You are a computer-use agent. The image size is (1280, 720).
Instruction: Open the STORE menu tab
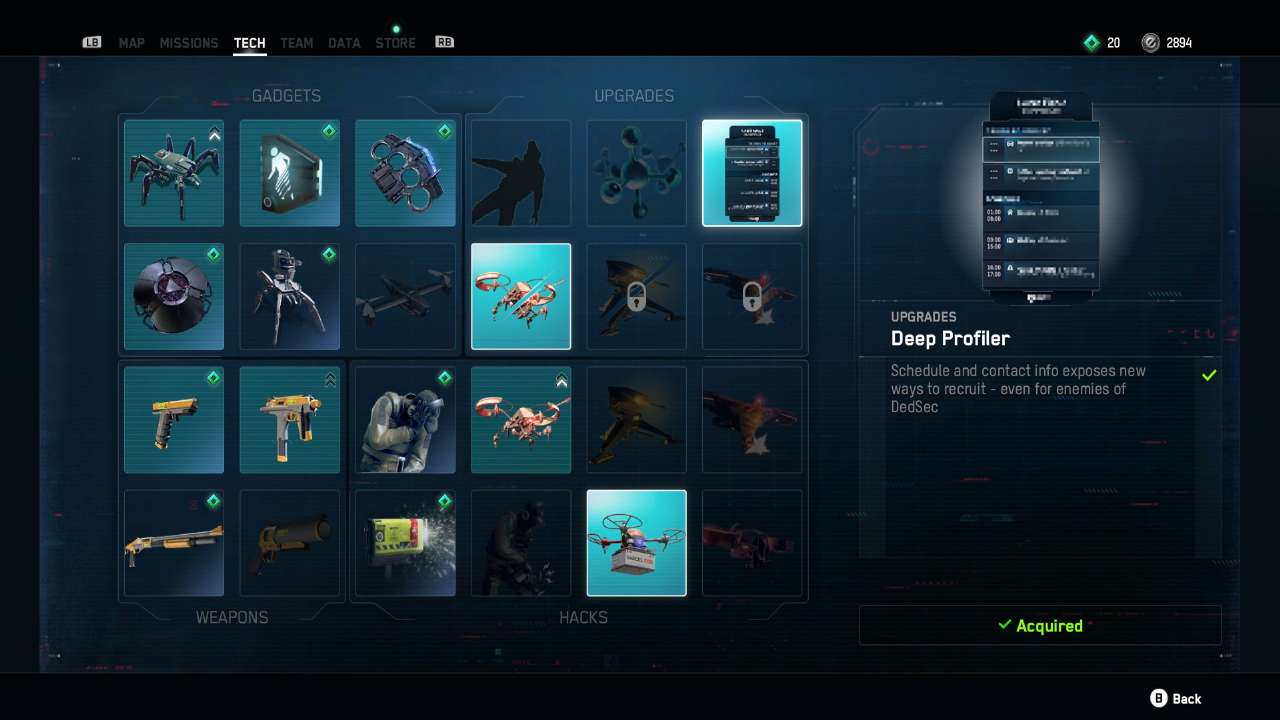point(395,43)
